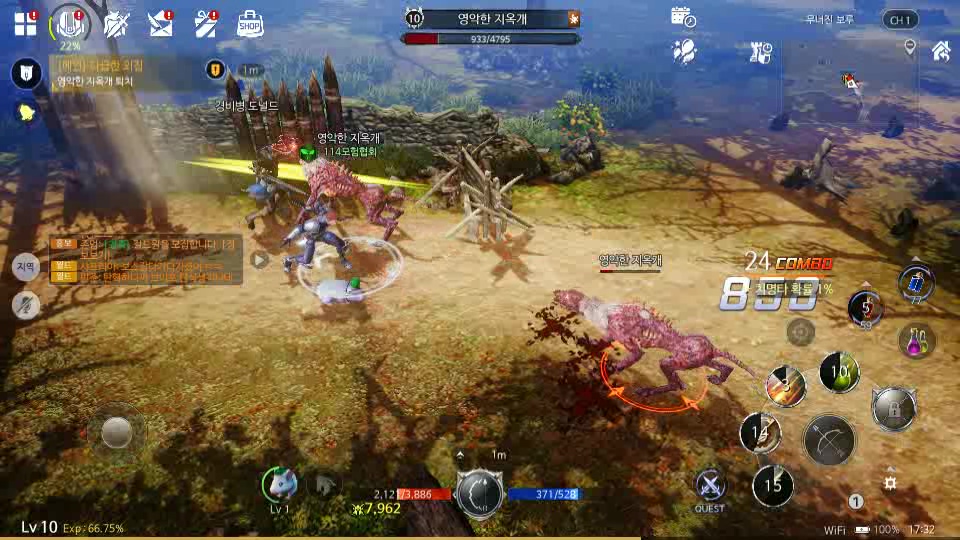Open the main menu grid icon
Image resolution: width=960 pixels, height=540 pixels.
[25, 24]
